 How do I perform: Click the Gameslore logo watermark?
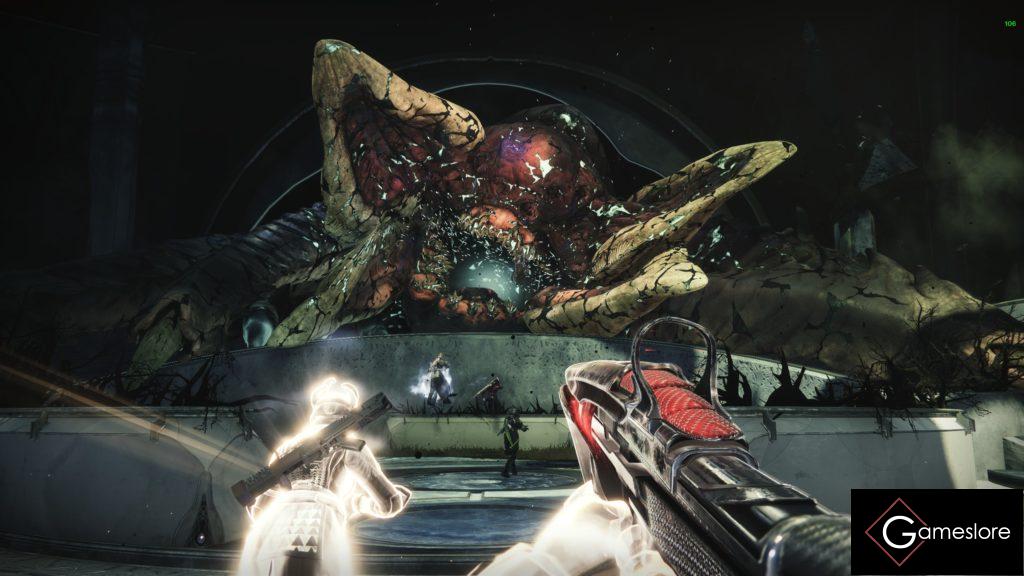937,531
